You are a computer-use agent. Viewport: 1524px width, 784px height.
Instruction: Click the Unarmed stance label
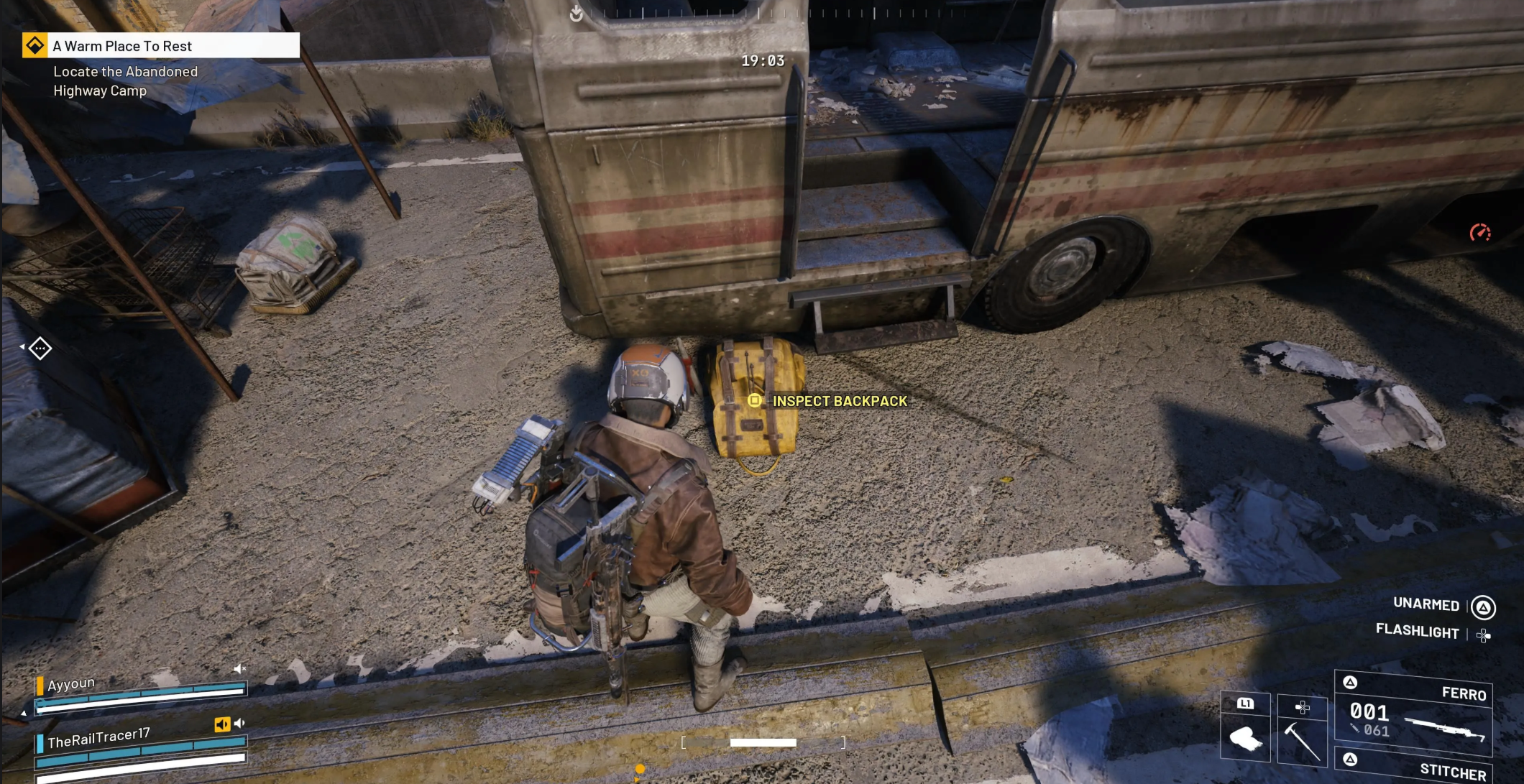tap(1426, 604)
